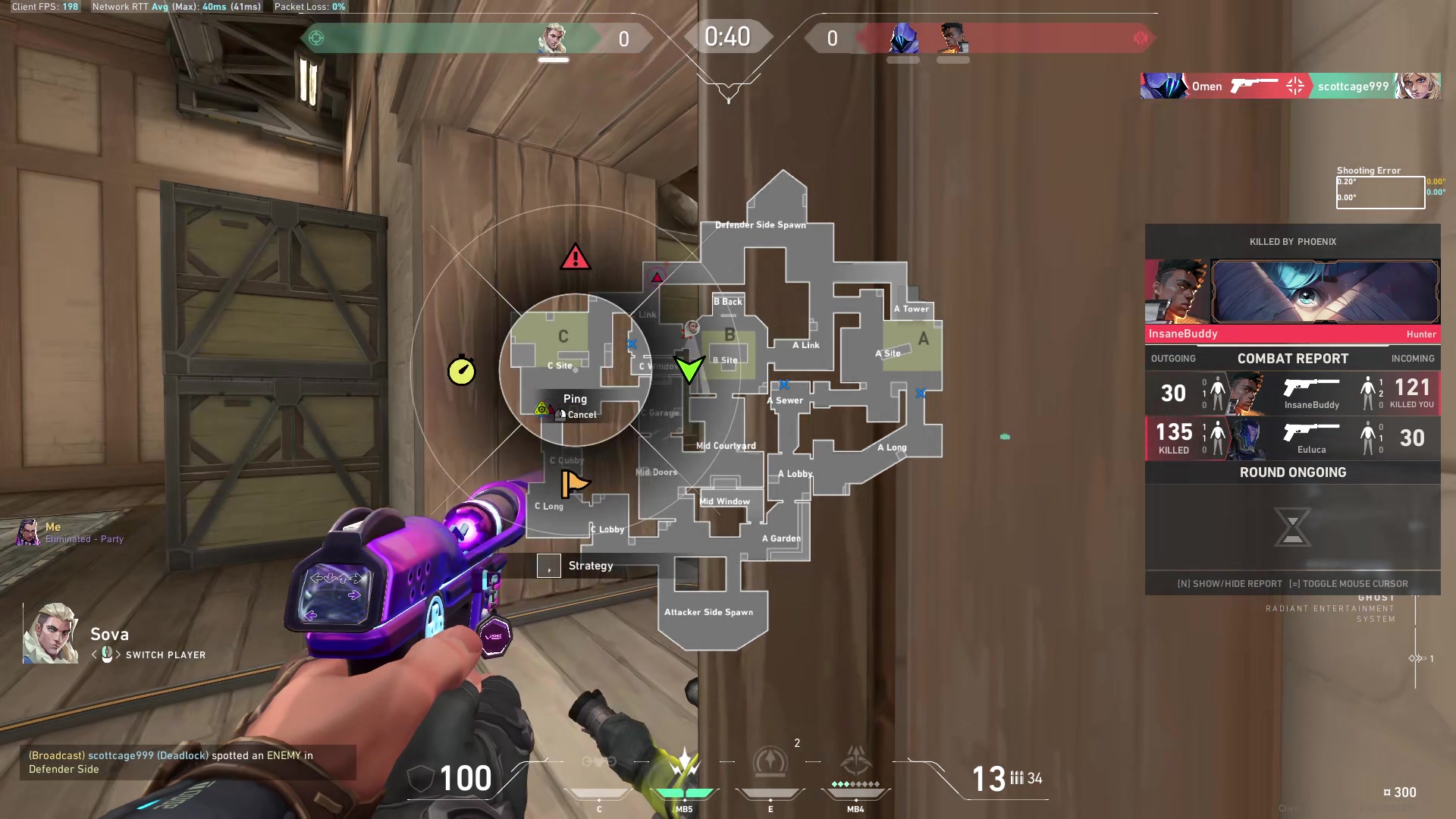Select Strategy from the ping wheel

click(591, 565)
